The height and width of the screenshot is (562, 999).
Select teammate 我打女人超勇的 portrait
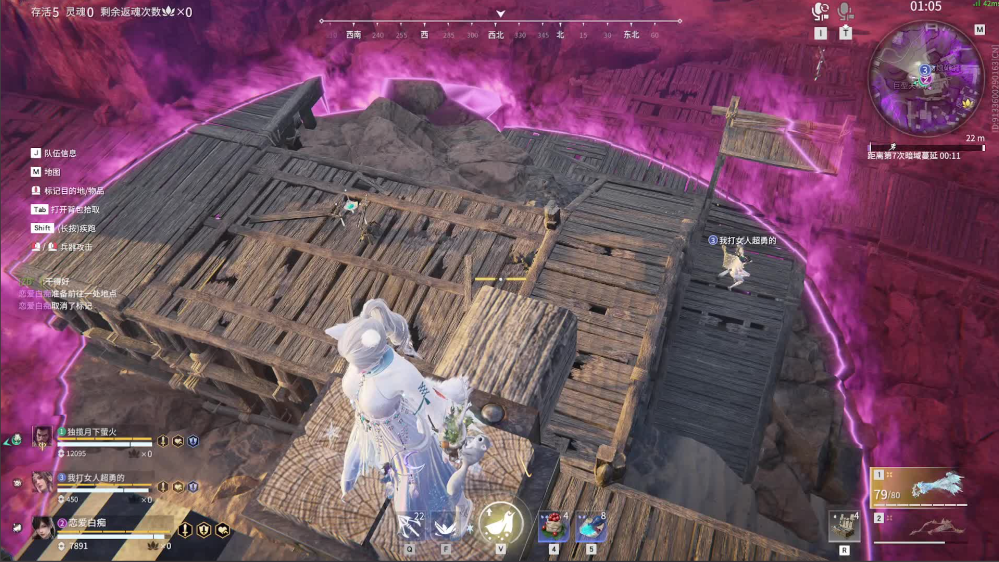tap(42, 482)
